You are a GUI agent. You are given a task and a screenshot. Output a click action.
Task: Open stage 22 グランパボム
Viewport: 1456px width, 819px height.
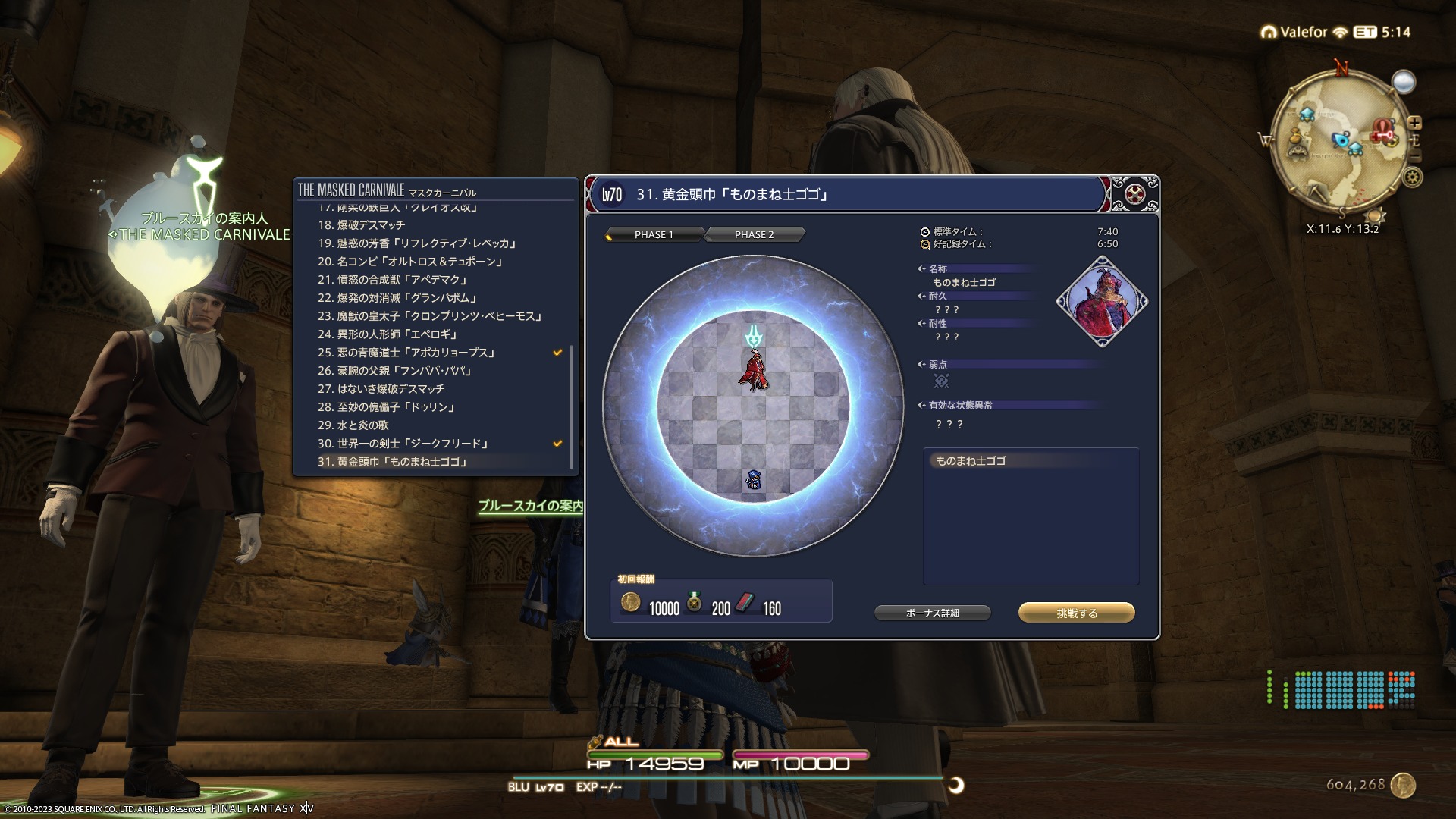tap(397, 298)
